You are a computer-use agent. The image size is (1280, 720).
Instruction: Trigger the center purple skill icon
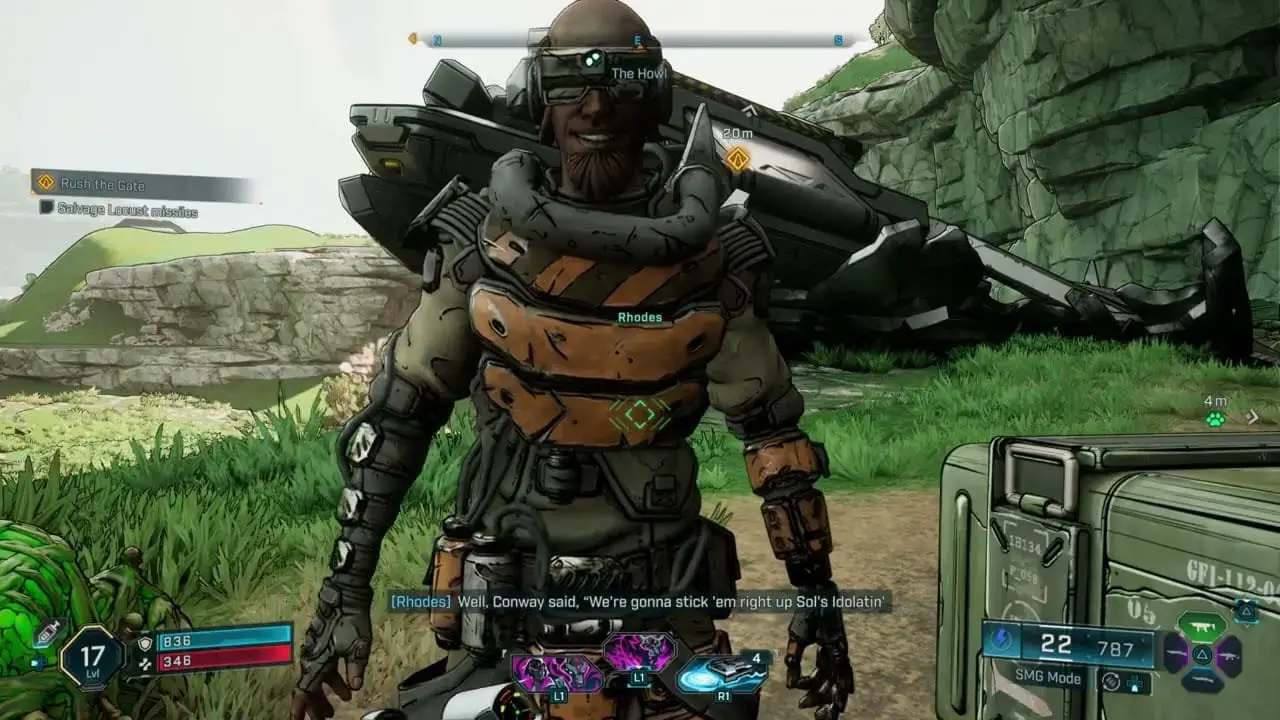pos(639,652)
